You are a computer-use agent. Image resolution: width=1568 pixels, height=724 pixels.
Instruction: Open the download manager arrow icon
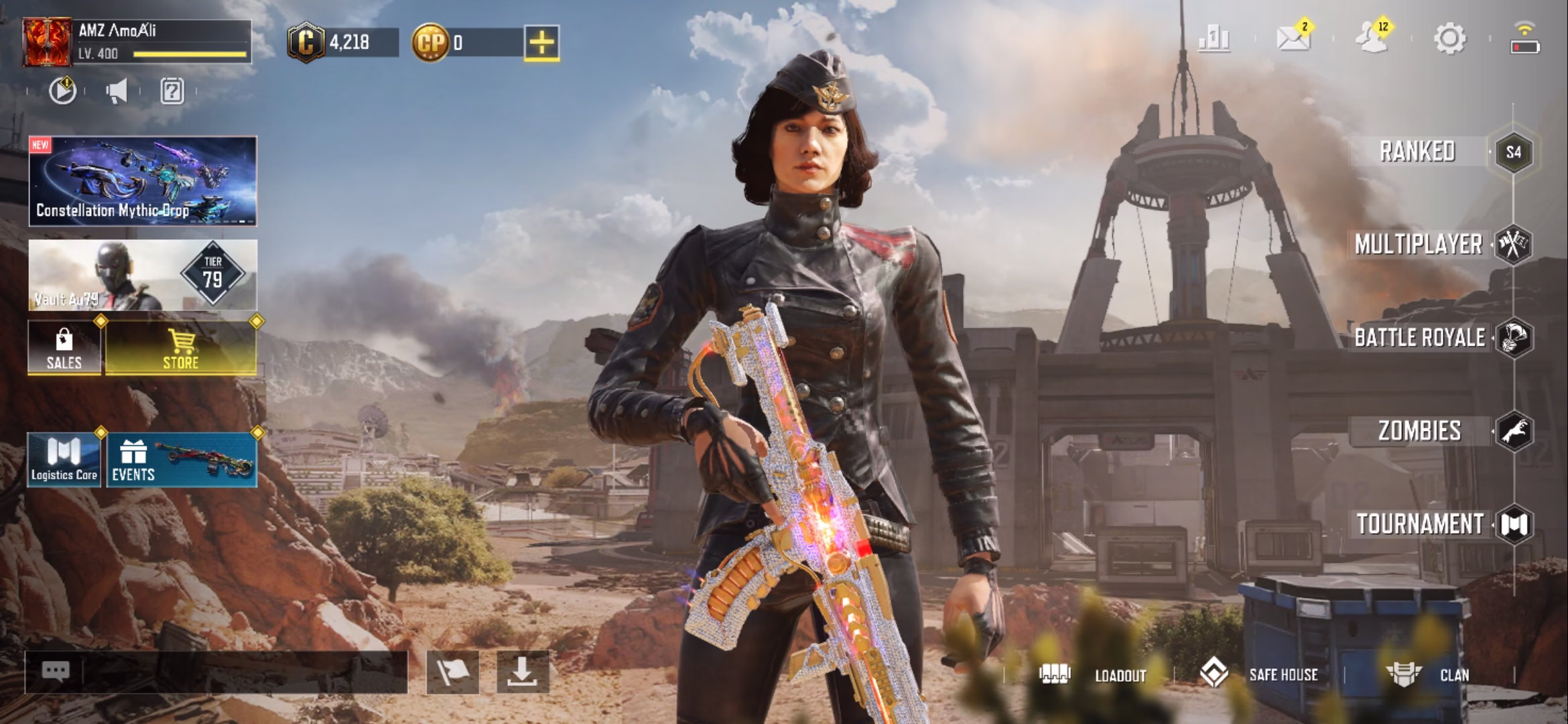523,672
